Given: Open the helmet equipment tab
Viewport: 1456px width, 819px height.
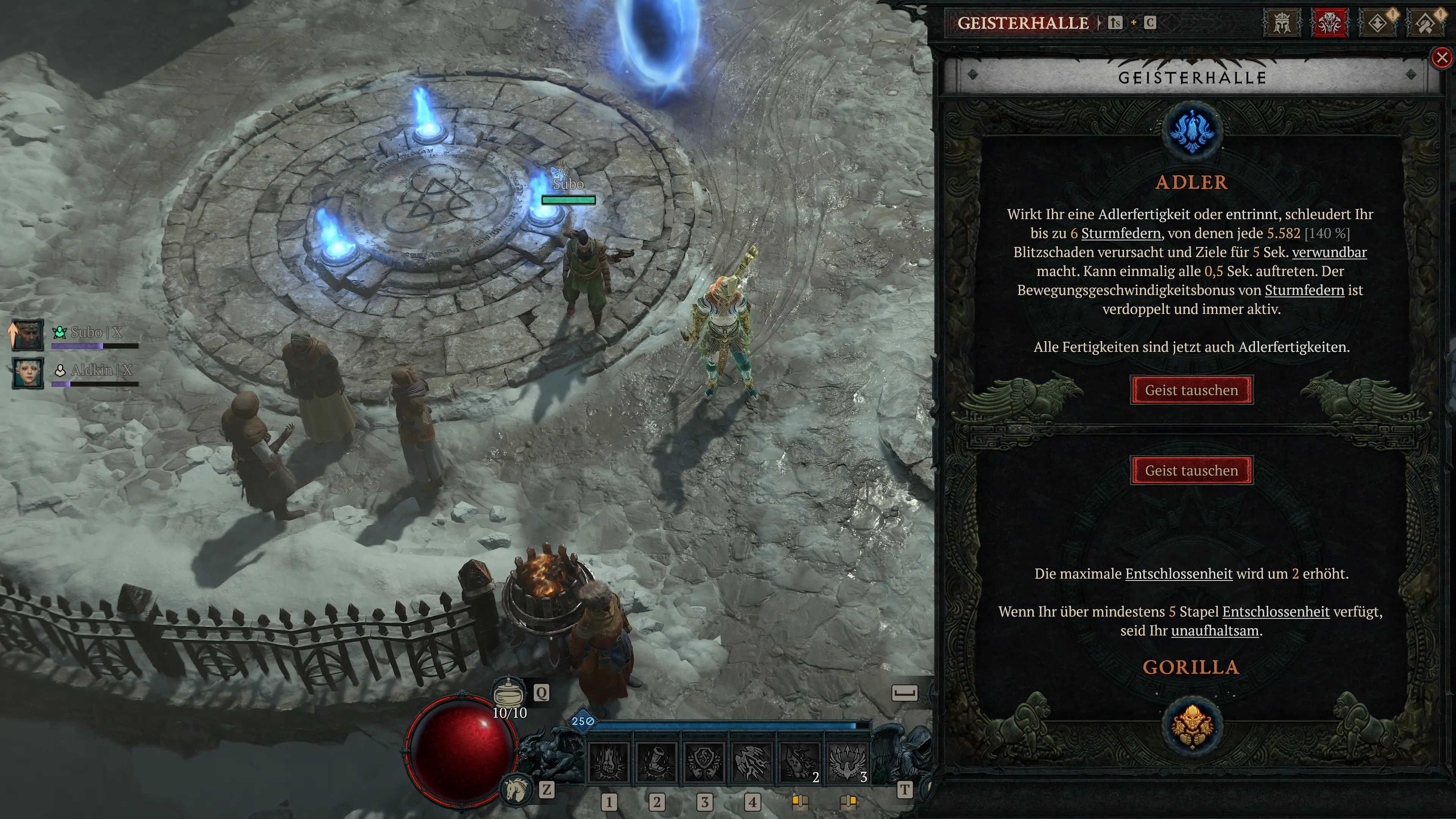Looking at the screenshot, I should (1281, 23).
